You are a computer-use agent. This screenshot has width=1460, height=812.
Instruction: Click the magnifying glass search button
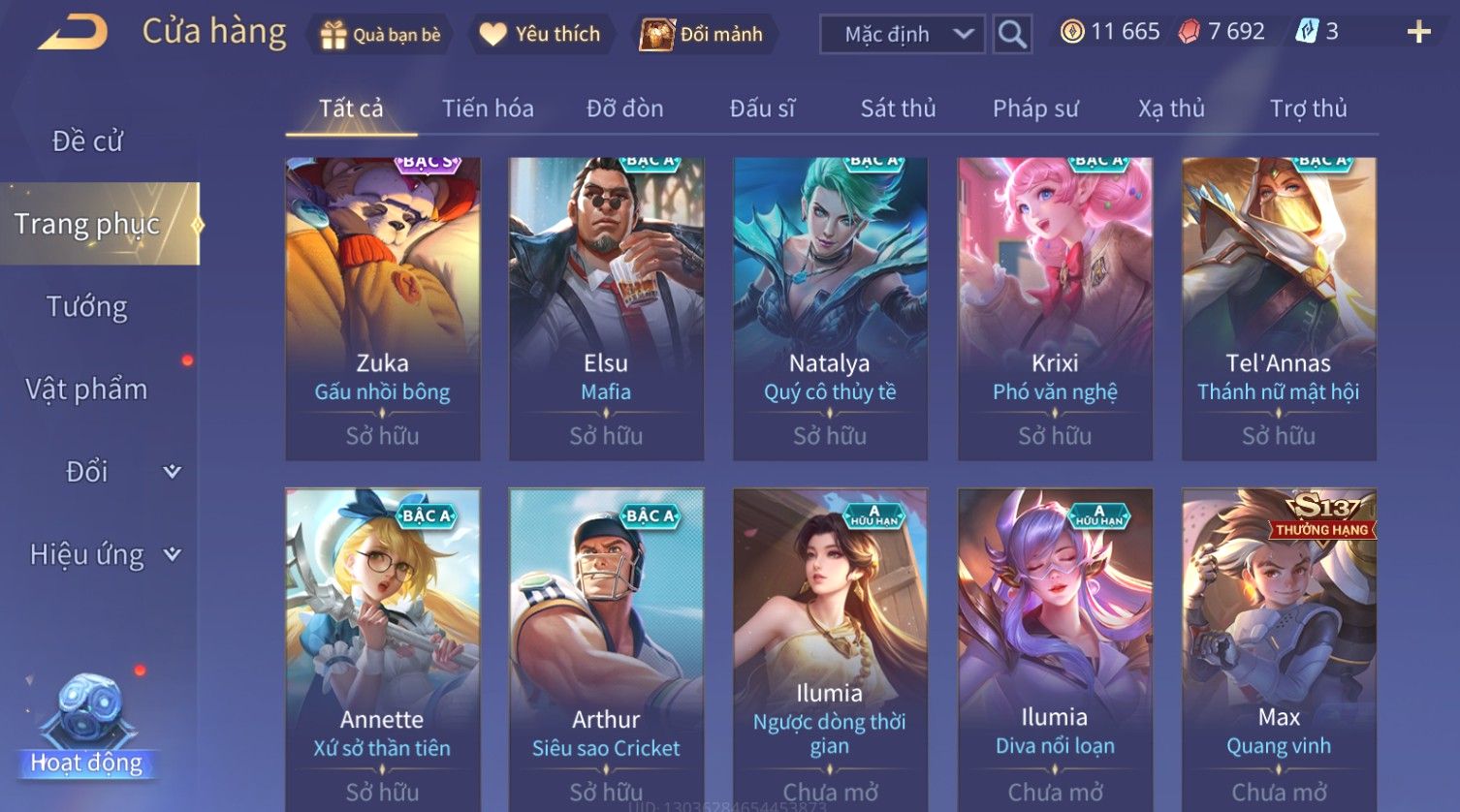1012,35
